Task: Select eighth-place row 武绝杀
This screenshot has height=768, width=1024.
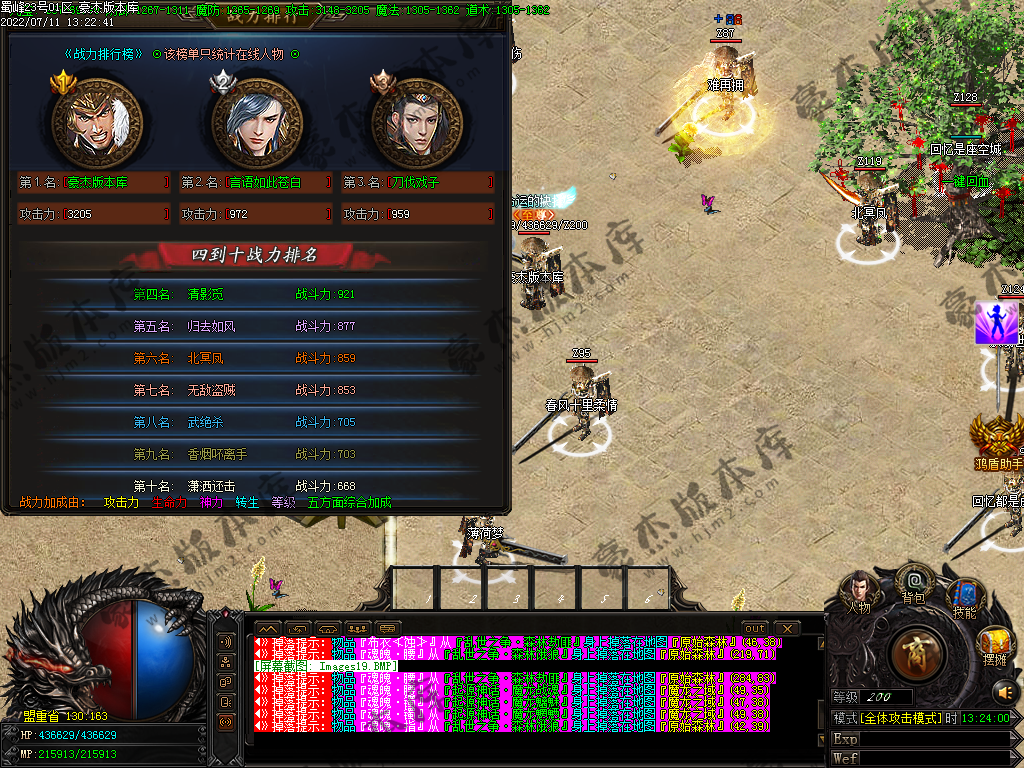Action: [255, 422]
